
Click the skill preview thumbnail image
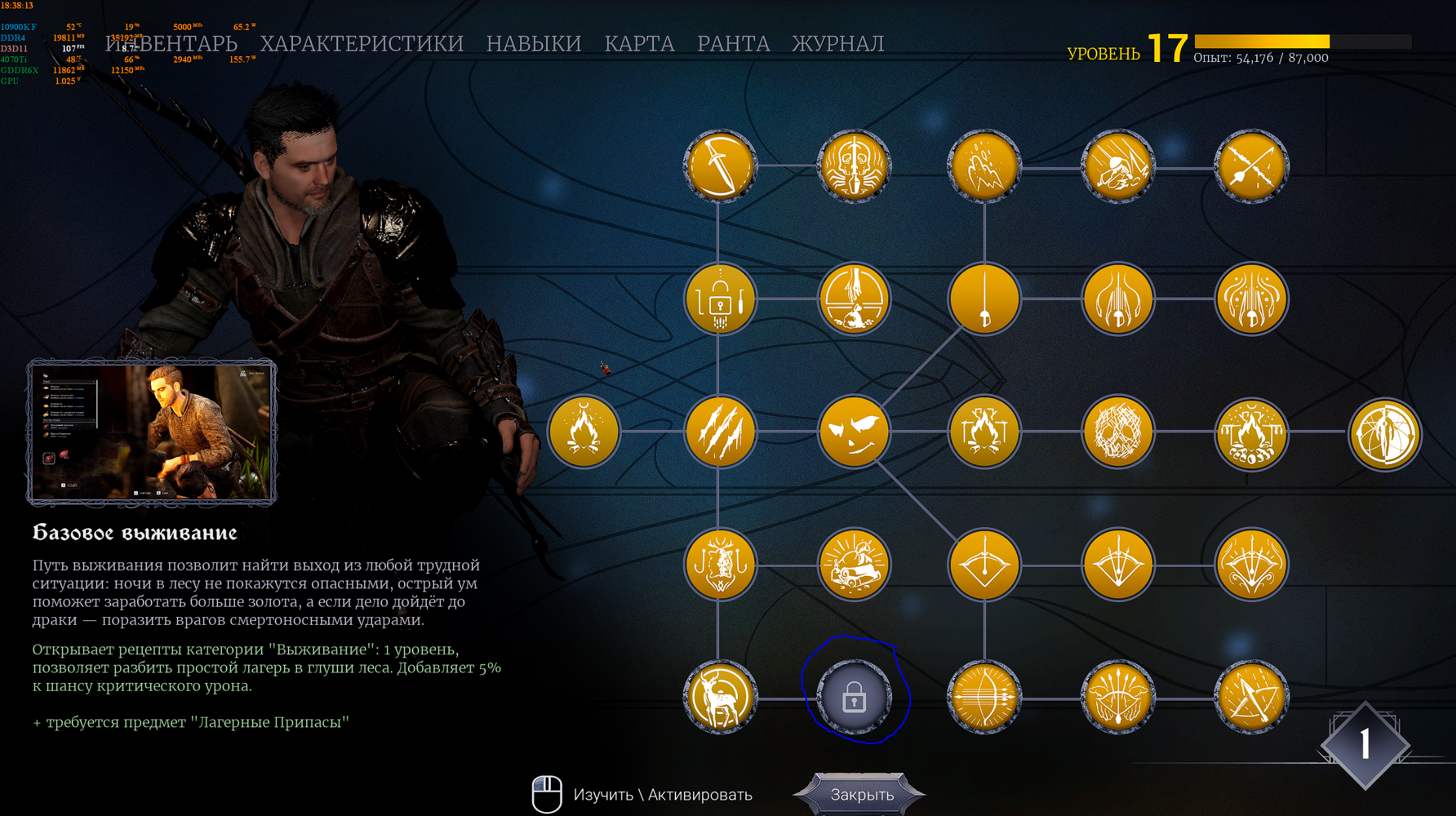pyautogui.click(x=151, y=432)
